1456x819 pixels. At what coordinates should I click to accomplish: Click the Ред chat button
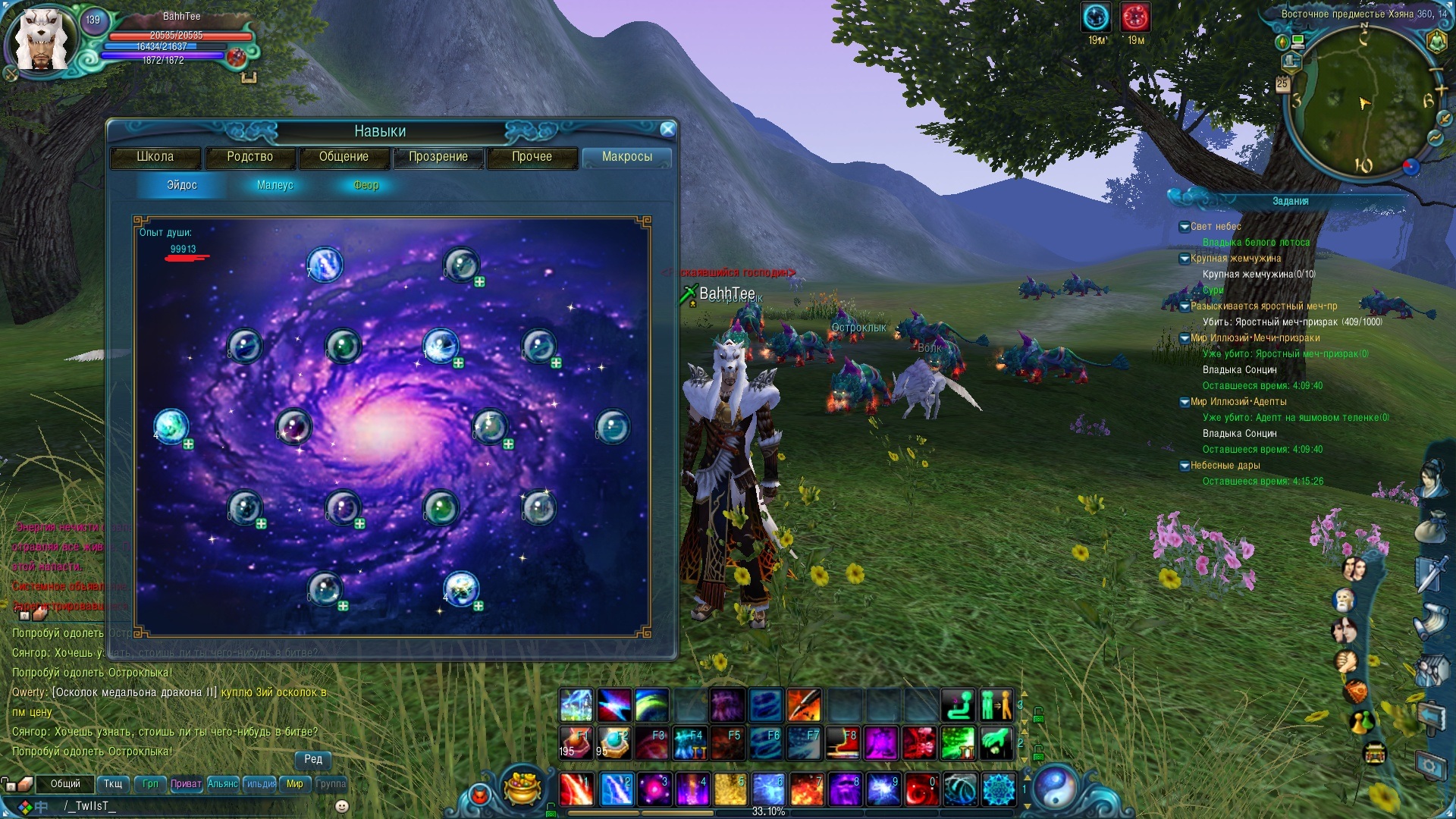tap(313, 759)
